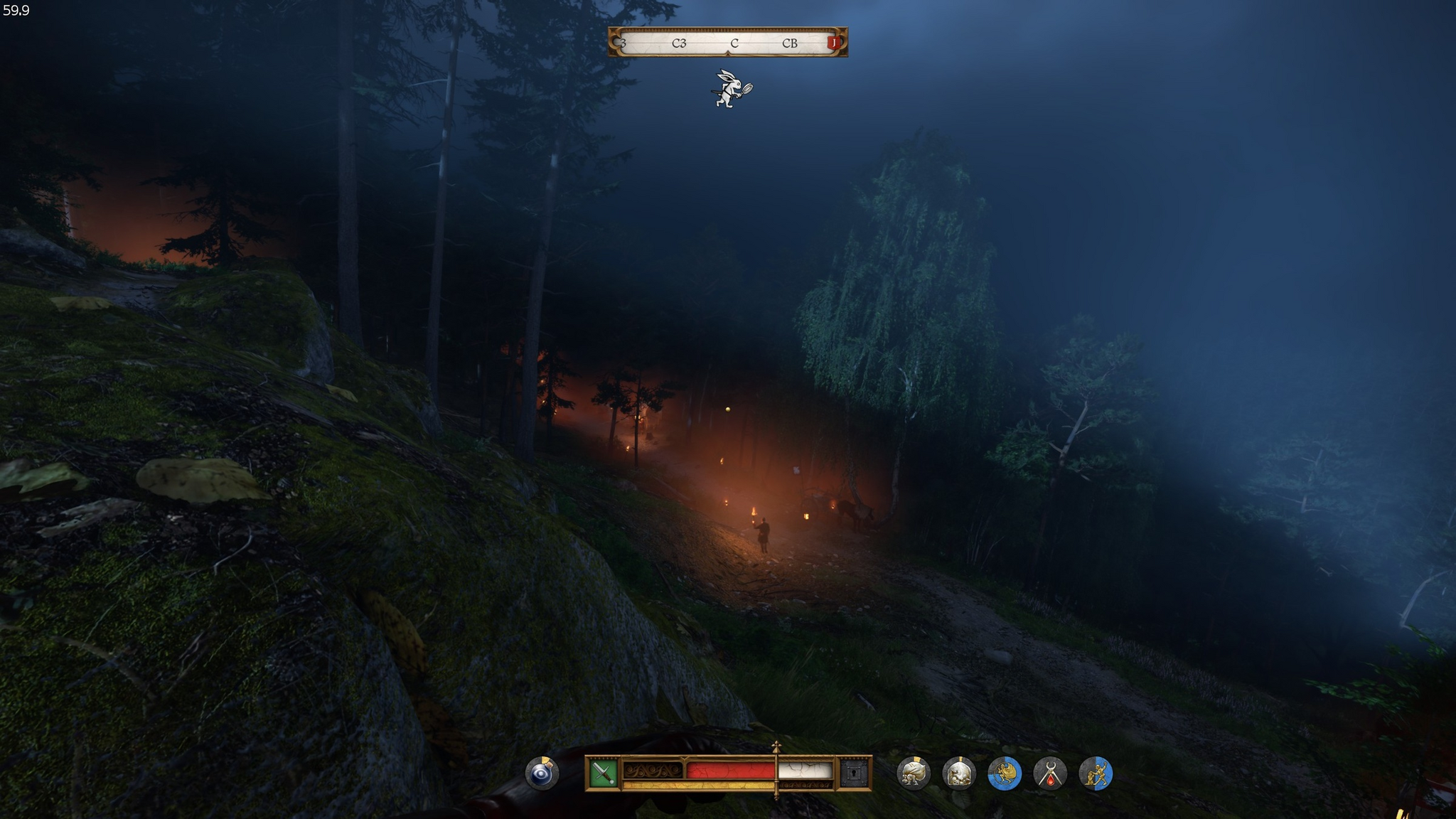Select the blue sneaking thief status icon
Viewport: 1456px width, 819px height.
click(1005, 773)
